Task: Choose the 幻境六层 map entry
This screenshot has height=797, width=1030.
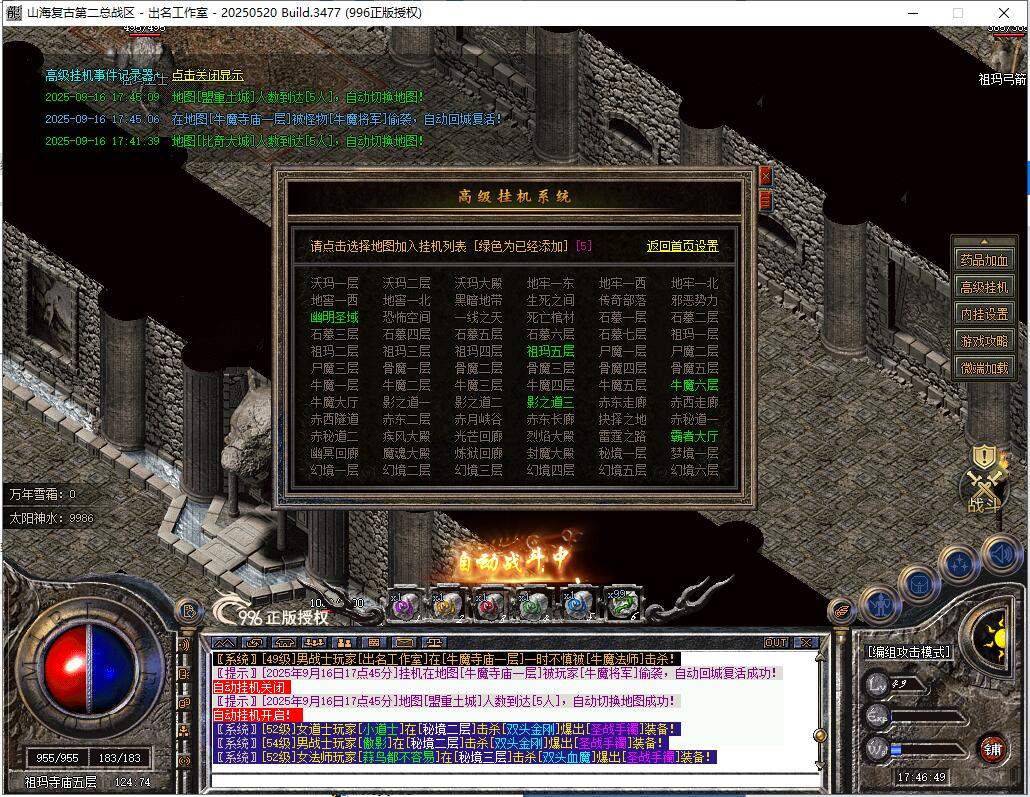Action: [x=694, y=470]
